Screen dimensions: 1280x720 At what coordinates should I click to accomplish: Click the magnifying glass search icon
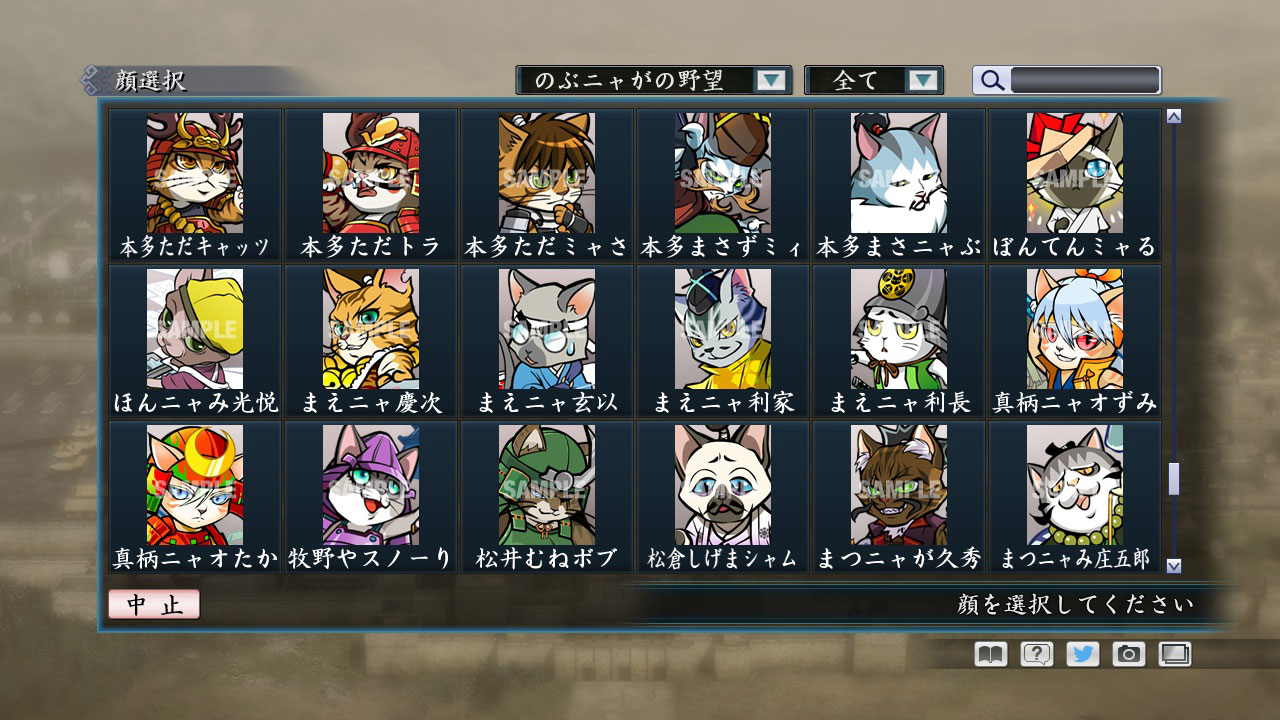[x=991, y=79]
